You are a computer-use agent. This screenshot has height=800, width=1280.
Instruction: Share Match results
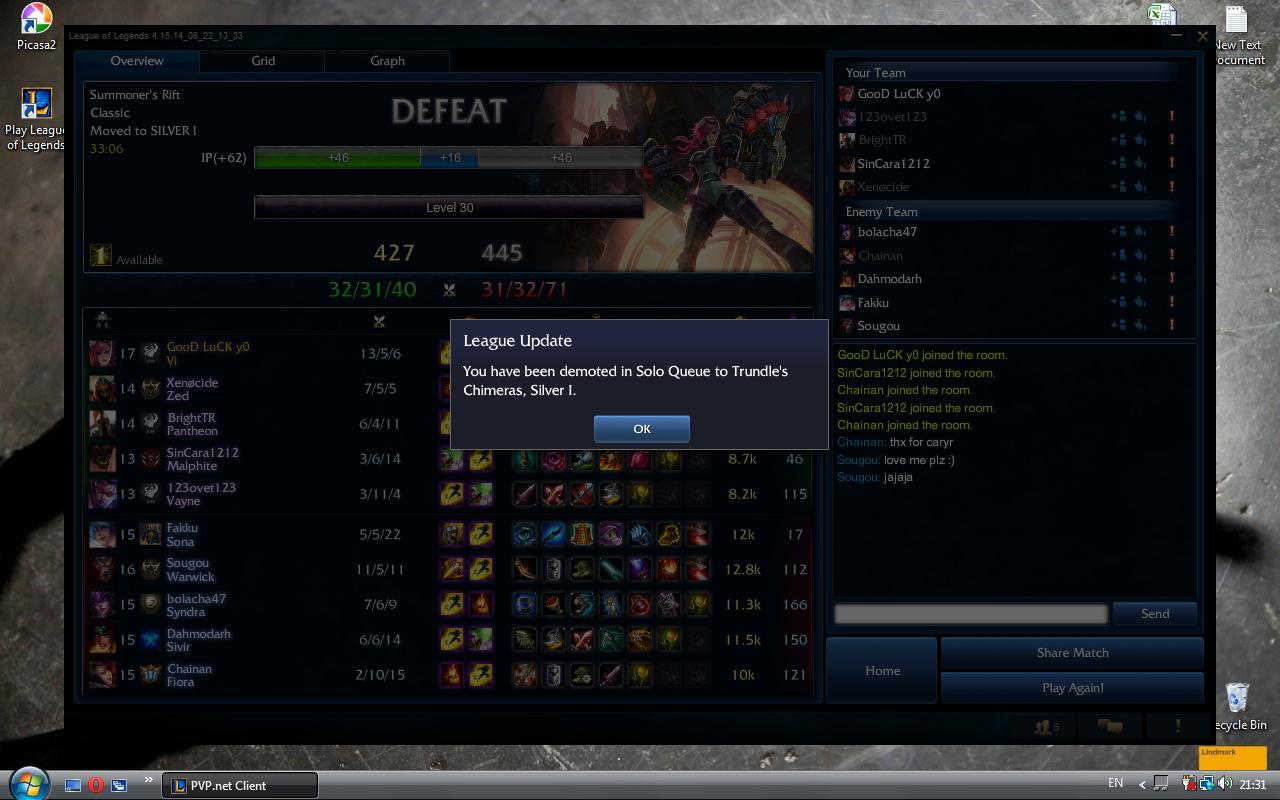click(x=1072, y=653)
